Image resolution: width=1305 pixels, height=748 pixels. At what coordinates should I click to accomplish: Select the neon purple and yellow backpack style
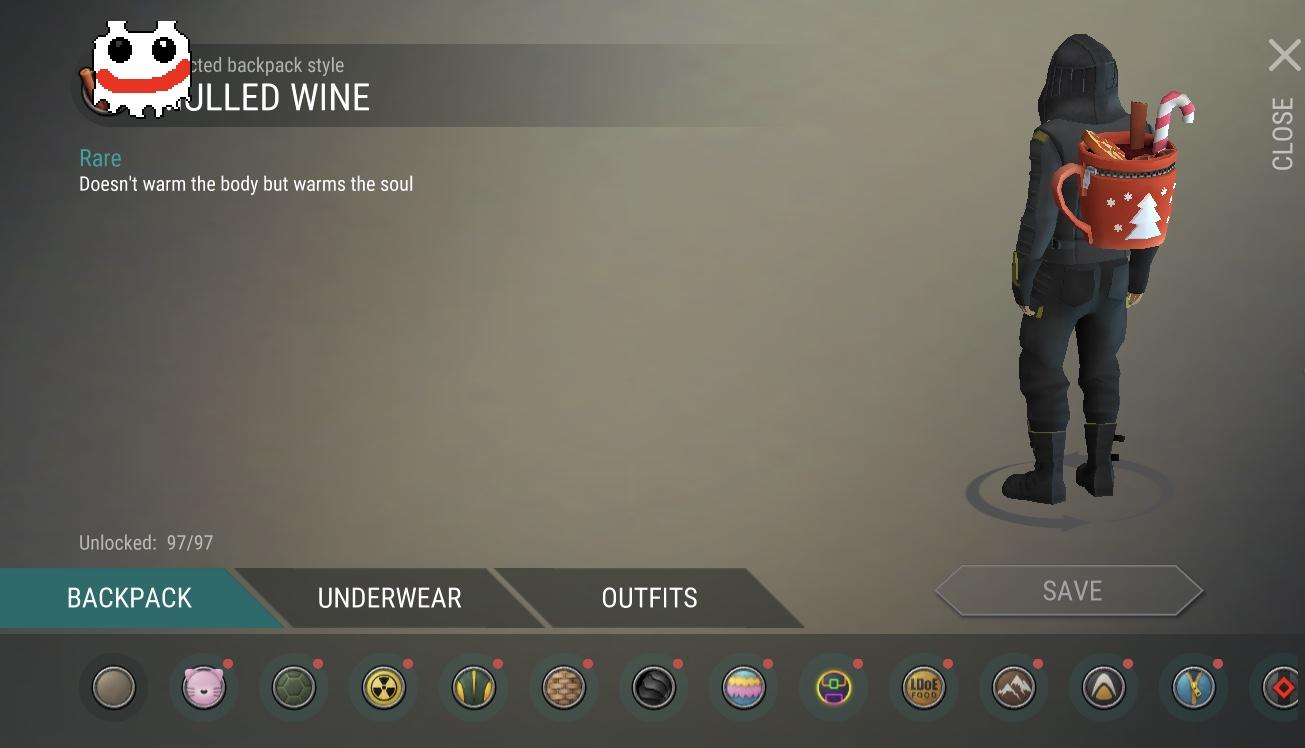(834, 688)
